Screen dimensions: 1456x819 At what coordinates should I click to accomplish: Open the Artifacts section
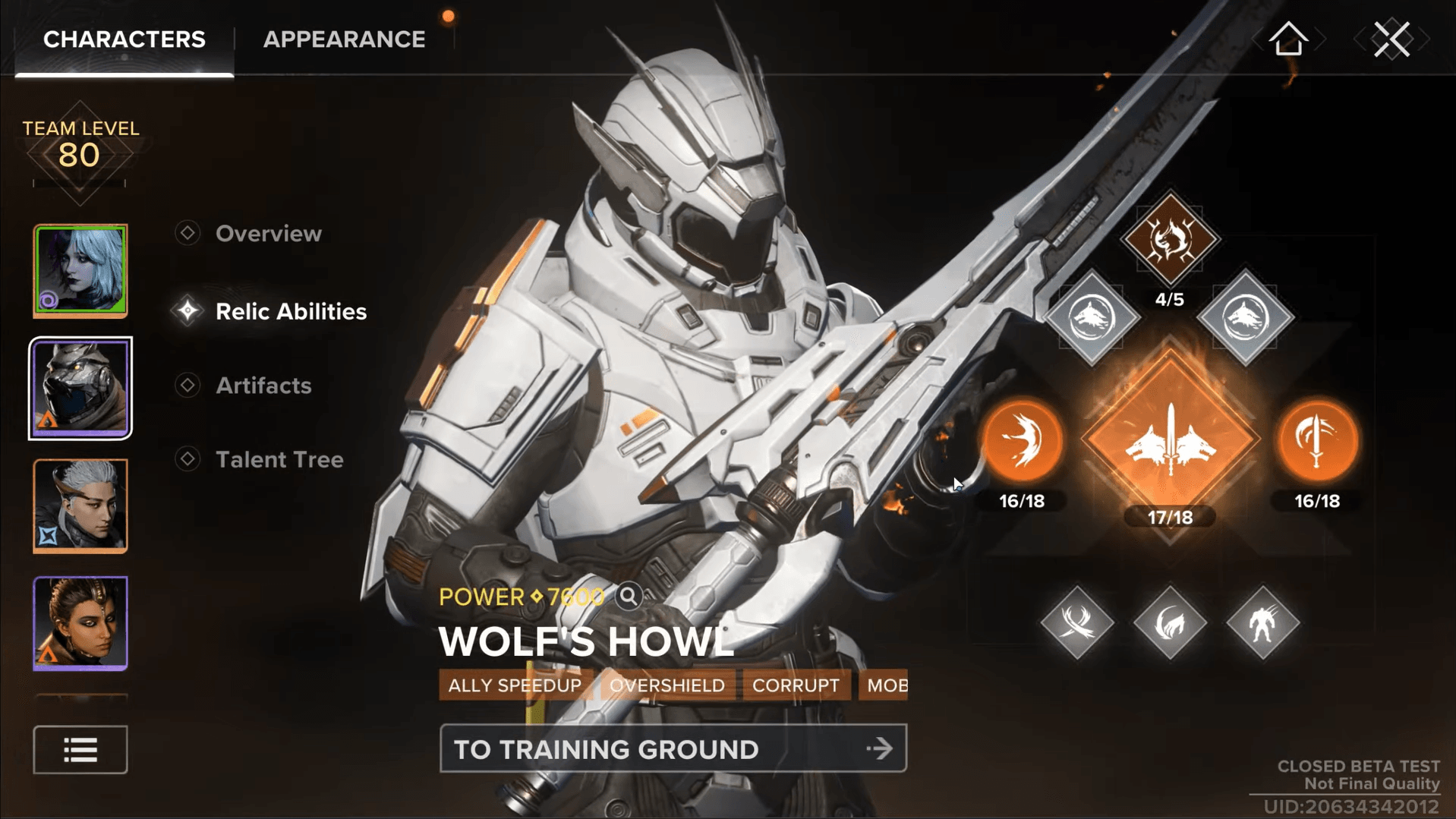[263, 386]
